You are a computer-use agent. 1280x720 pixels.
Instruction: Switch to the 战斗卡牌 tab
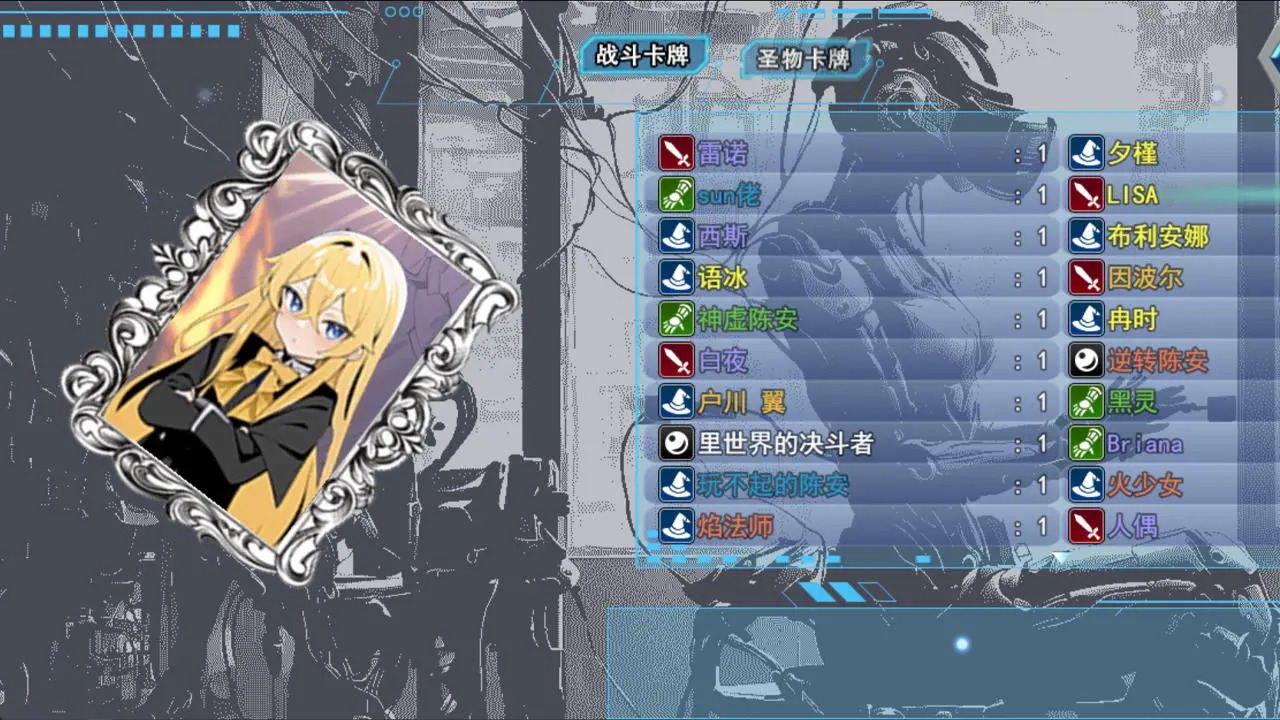coord(644,57)
